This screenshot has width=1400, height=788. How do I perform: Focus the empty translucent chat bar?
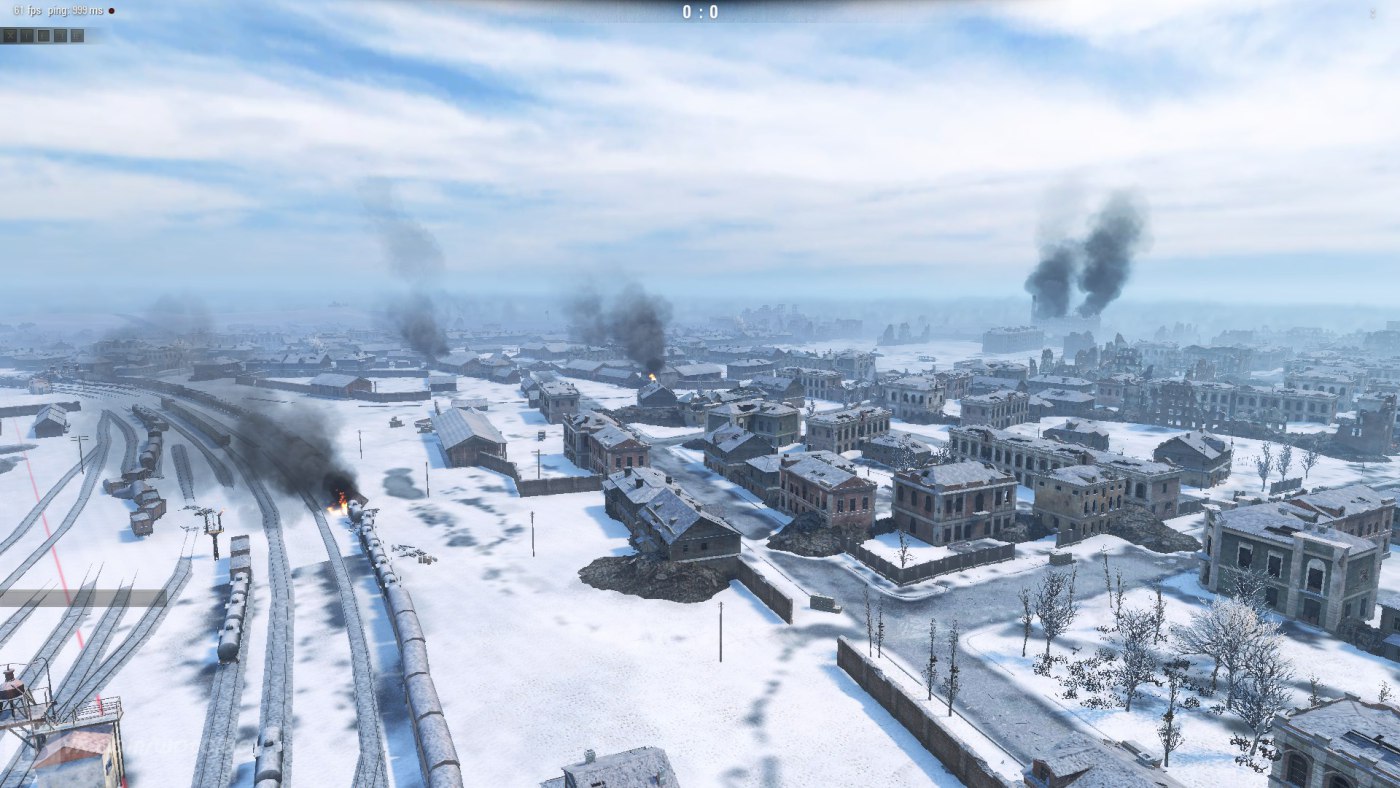[x=83, y=598]
